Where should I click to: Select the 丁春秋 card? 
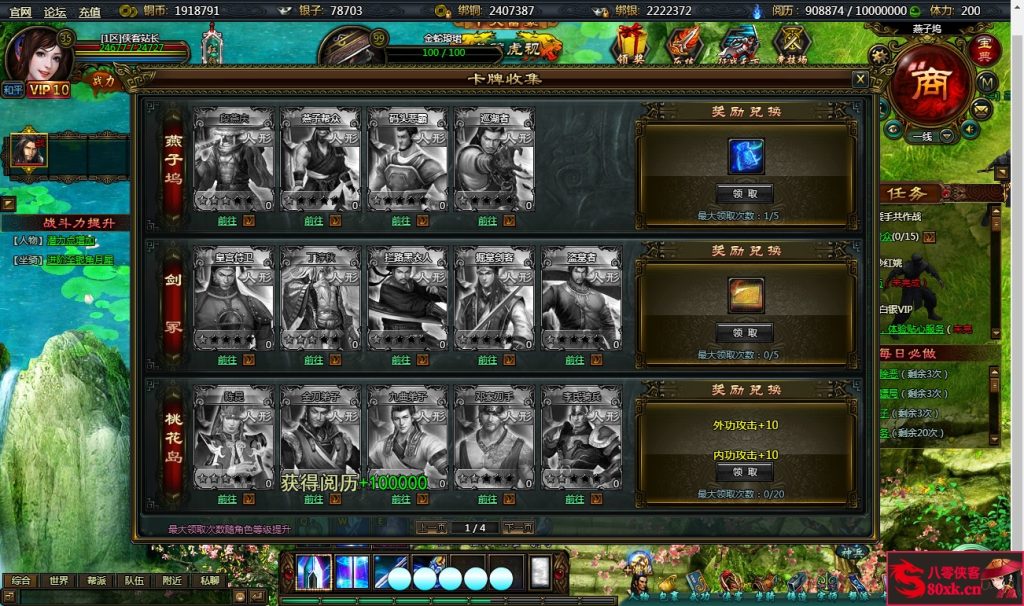(x=320, y=298)
